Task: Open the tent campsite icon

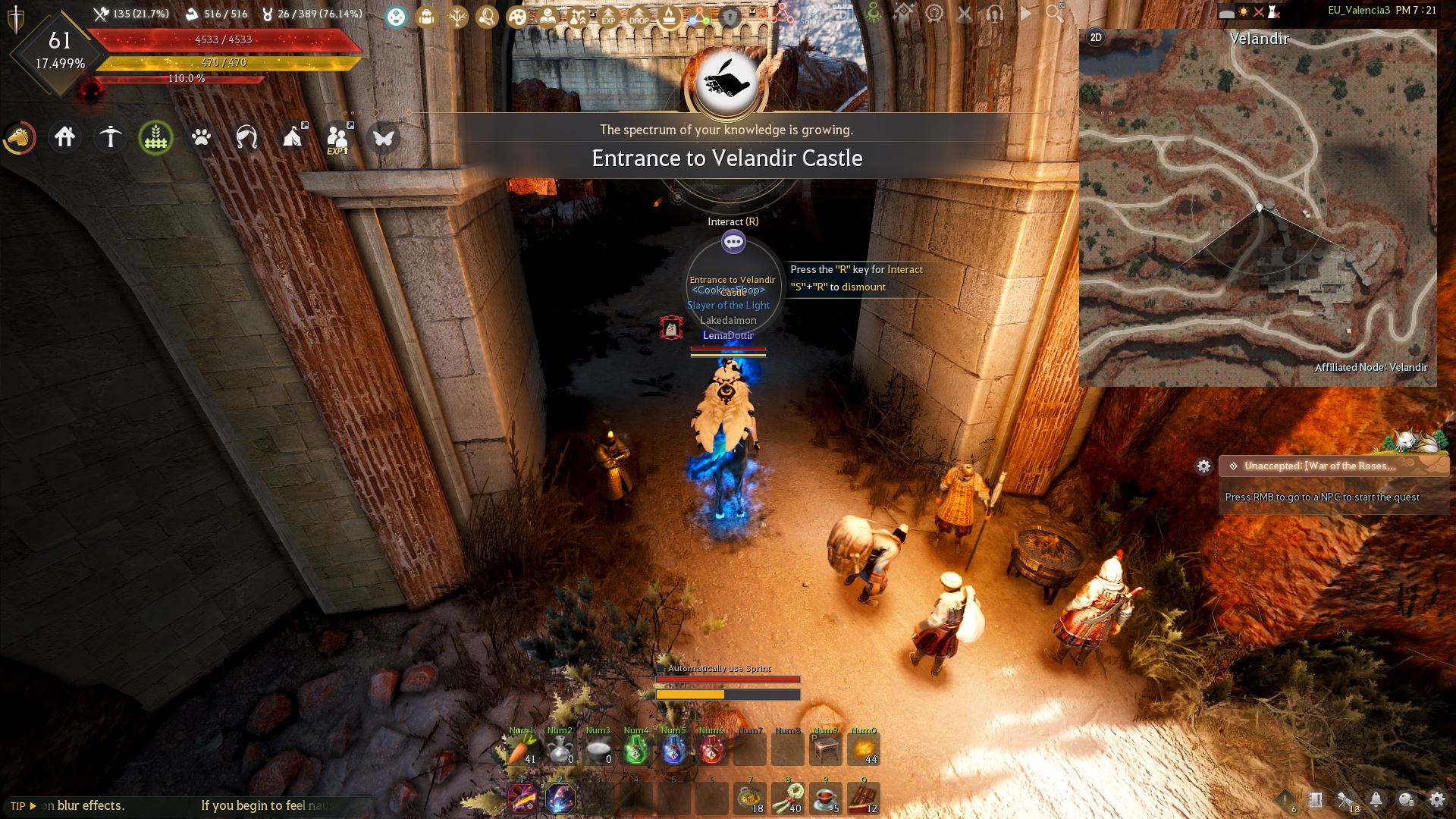Action: [293, 138]
